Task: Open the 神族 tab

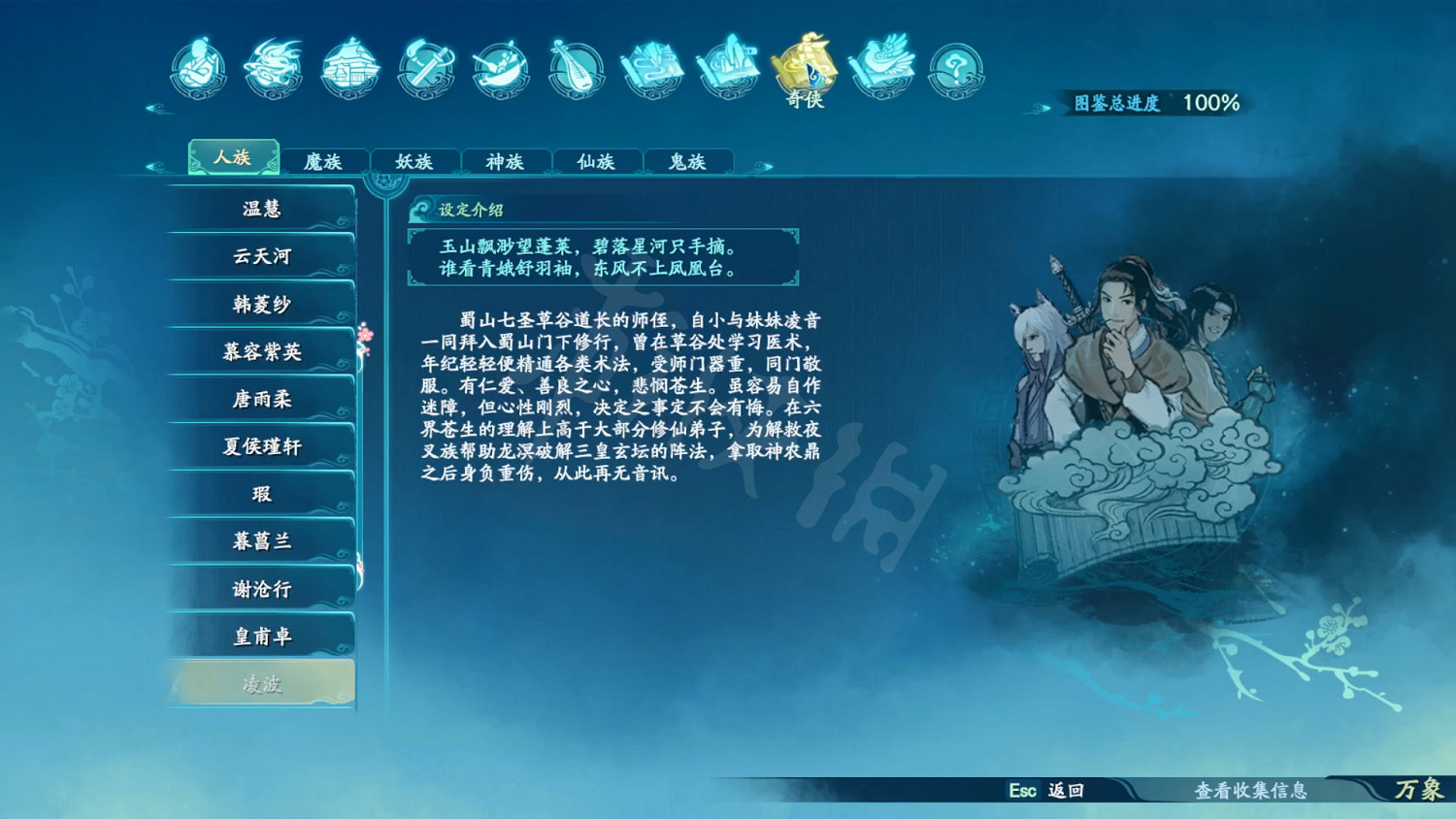Action: pos(506,161)
